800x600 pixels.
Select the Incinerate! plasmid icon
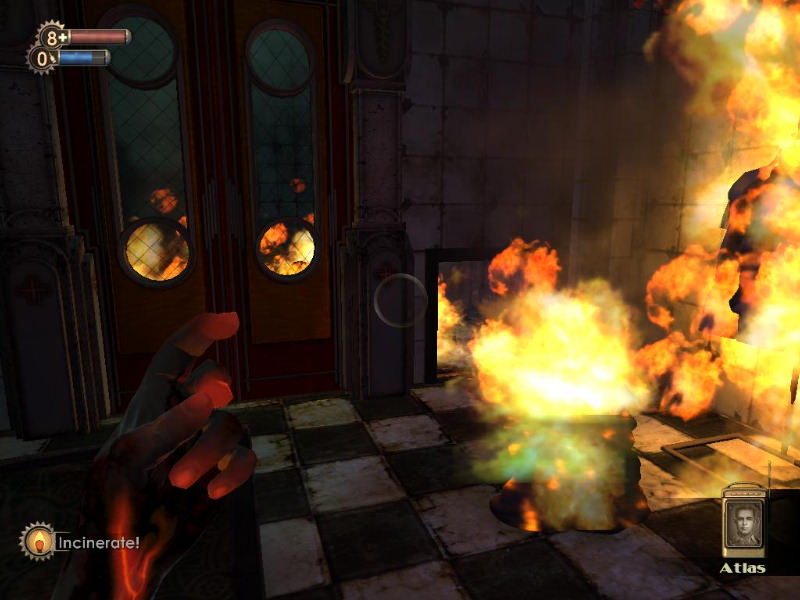pos(38,542)
